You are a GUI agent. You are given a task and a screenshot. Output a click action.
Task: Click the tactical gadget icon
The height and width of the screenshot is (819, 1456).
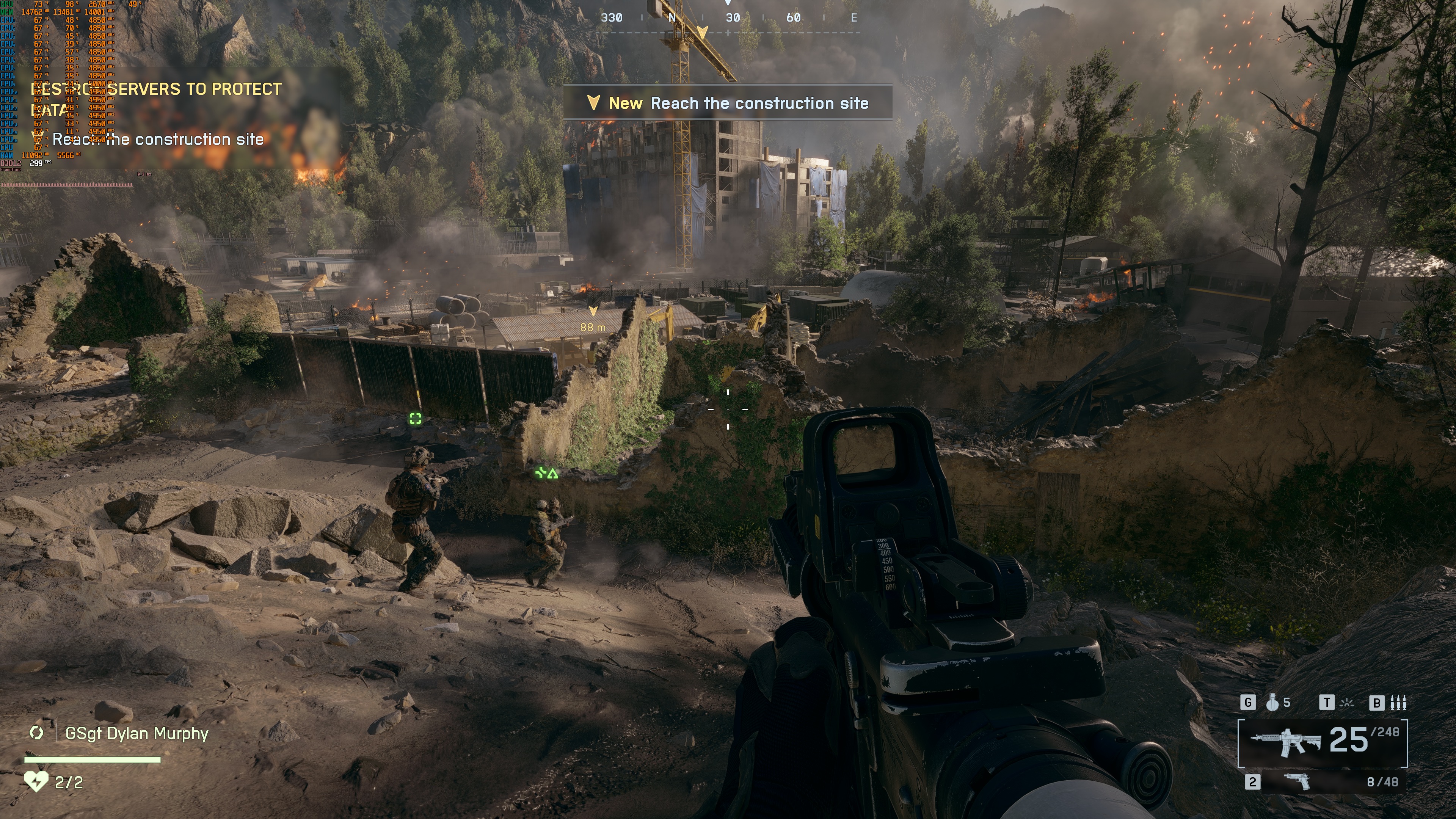point(1348,703)
